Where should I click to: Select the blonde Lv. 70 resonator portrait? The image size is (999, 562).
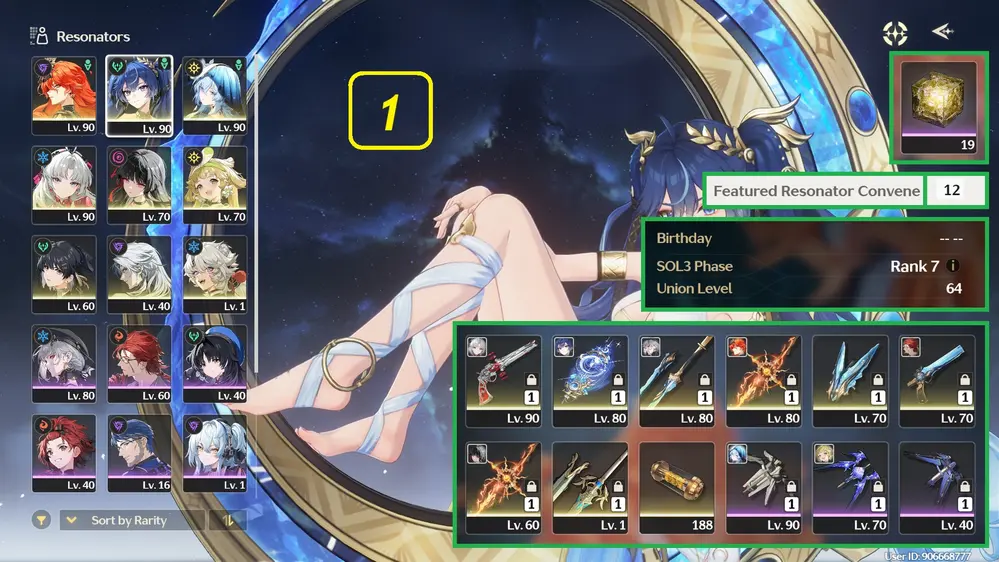(215, 184)
